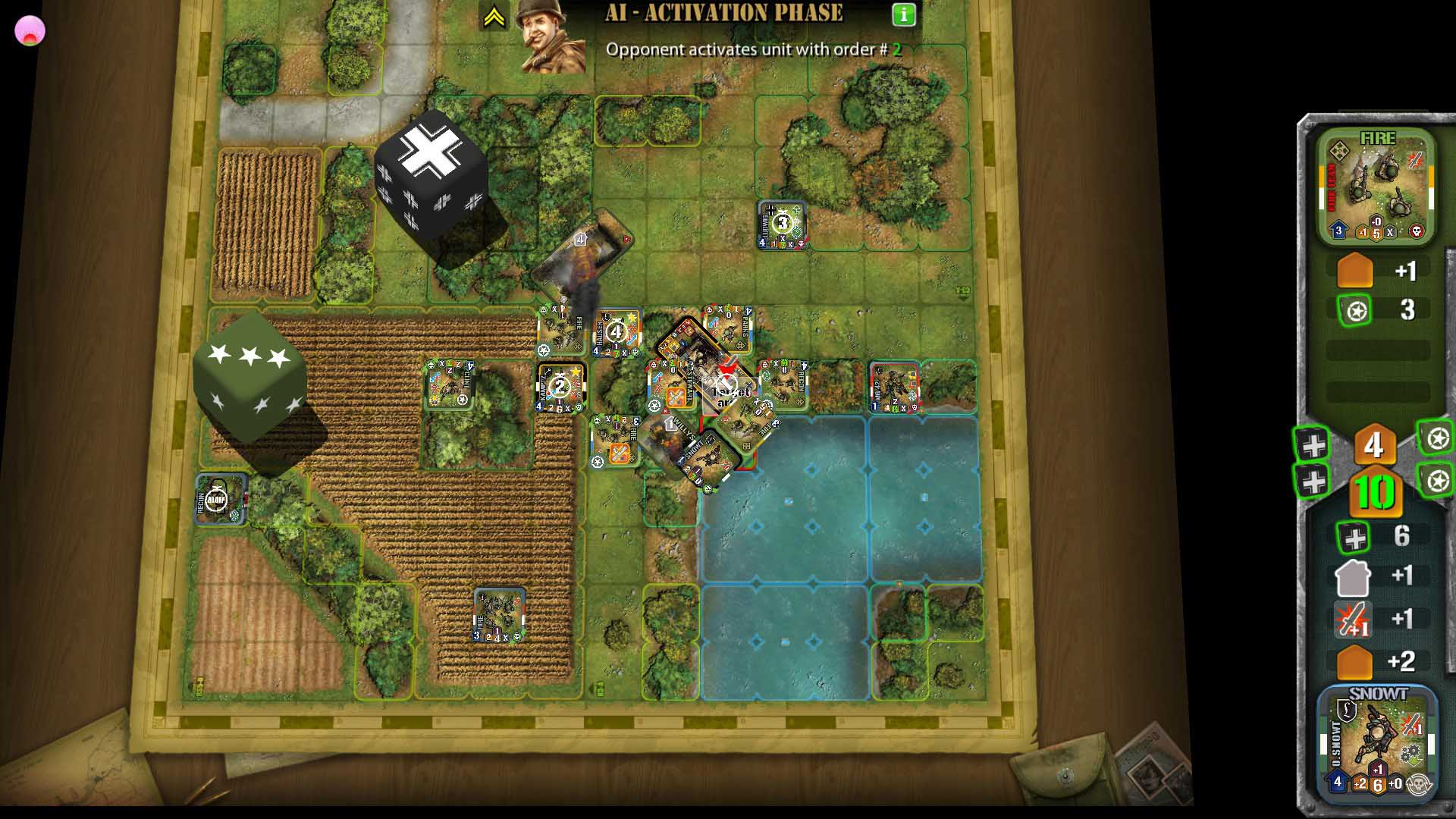
Task: Click the black German die on the board
Action: (432, 190)
